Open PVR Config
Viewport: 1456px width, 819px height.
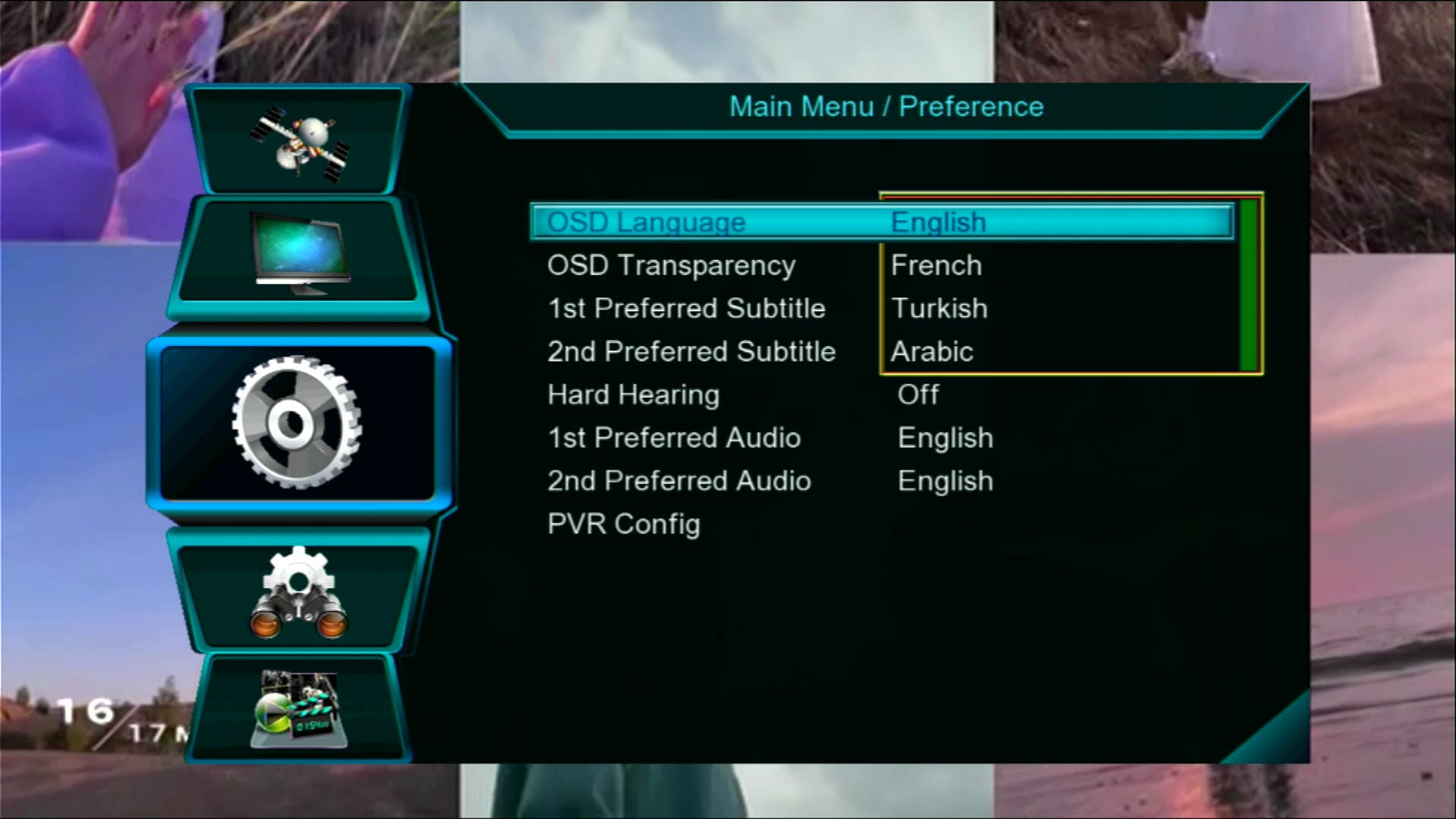[623, 523]
